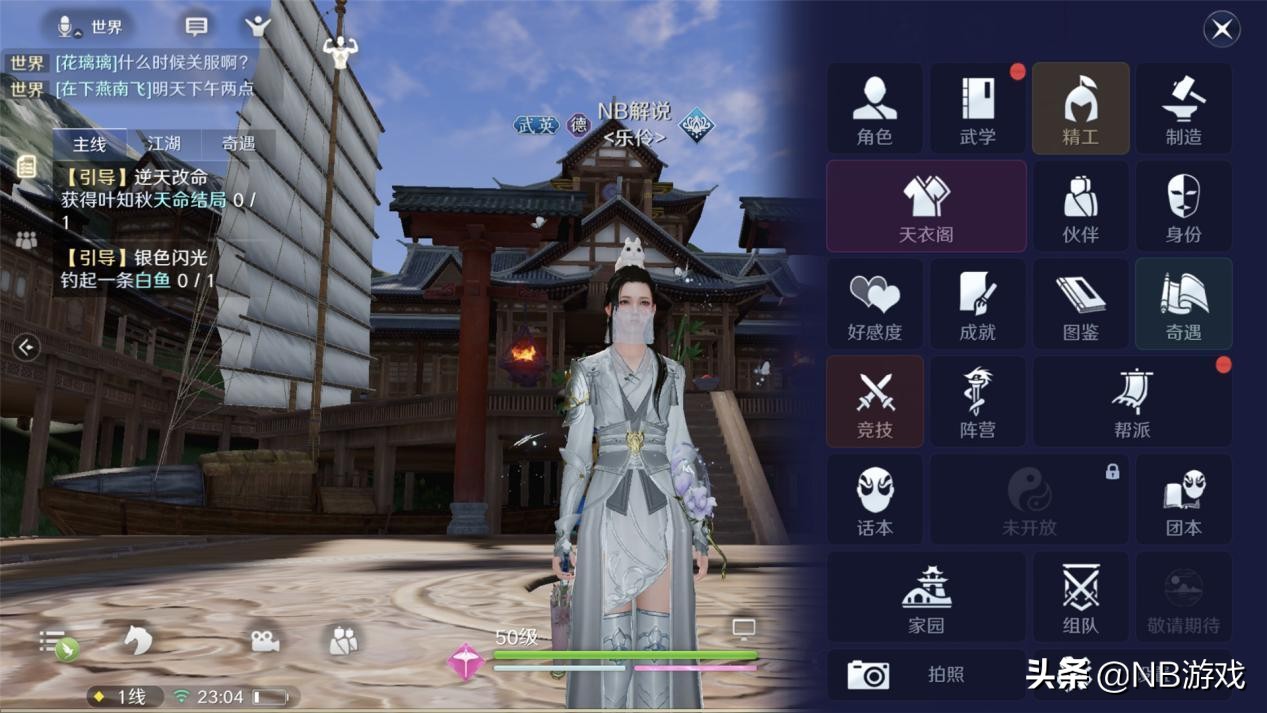The height and width of the screenshot is (713, 1267).
Task: Open the 身份 identity menu
Action: (1183, 206)
